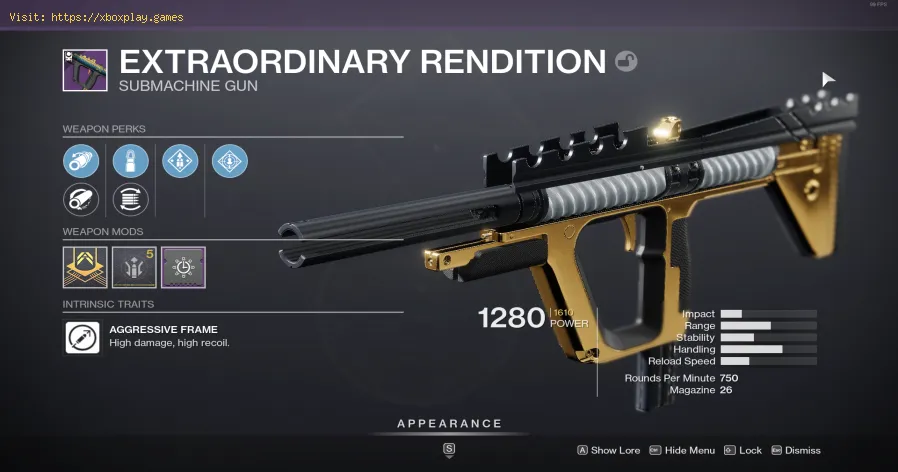Open the weapon mod slot marked 5

[134, 268]
